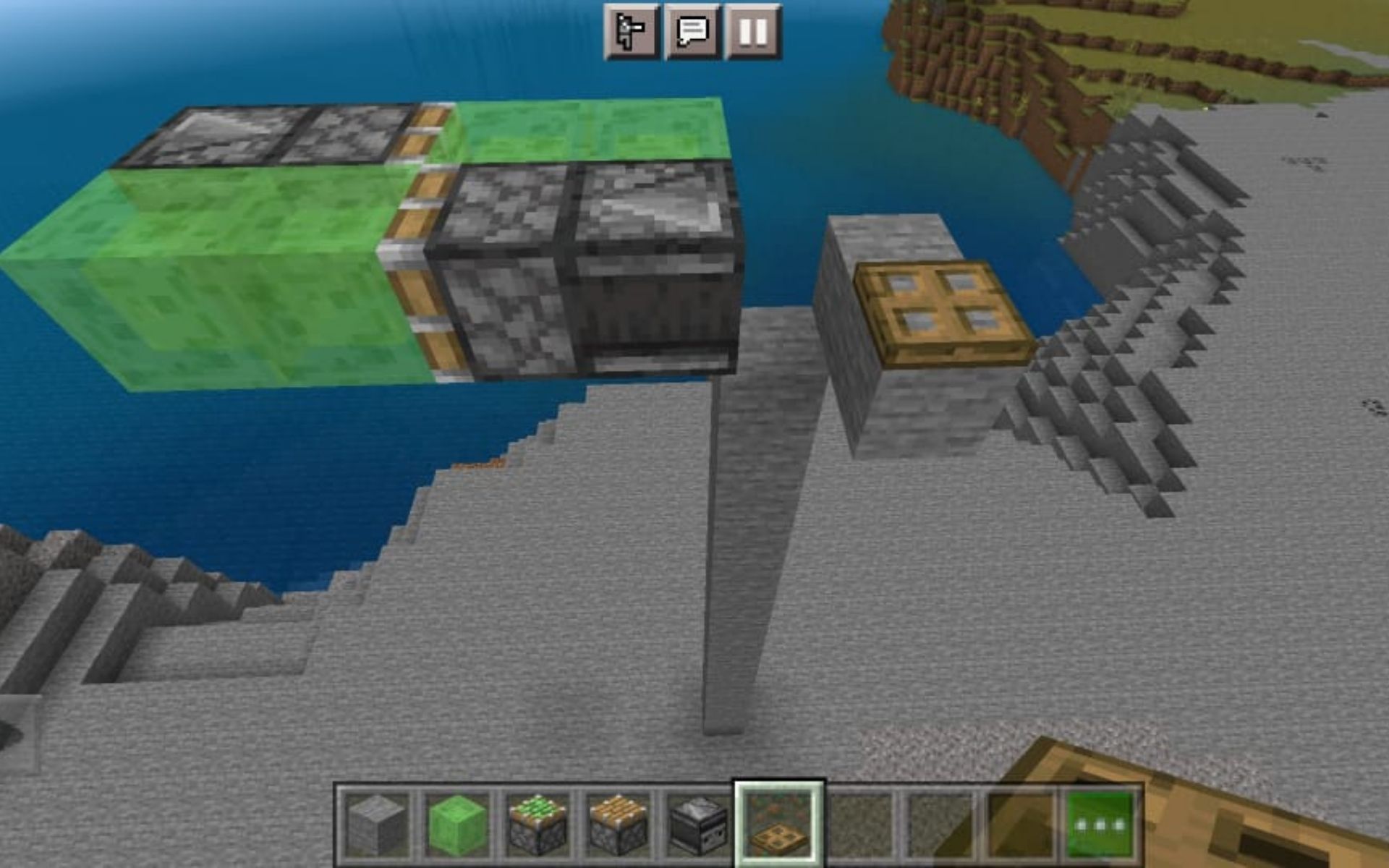Click the trapdoor placed on the stone pillar
The height and width of the screenshot is (868, 1389).
tap(940, 307)
